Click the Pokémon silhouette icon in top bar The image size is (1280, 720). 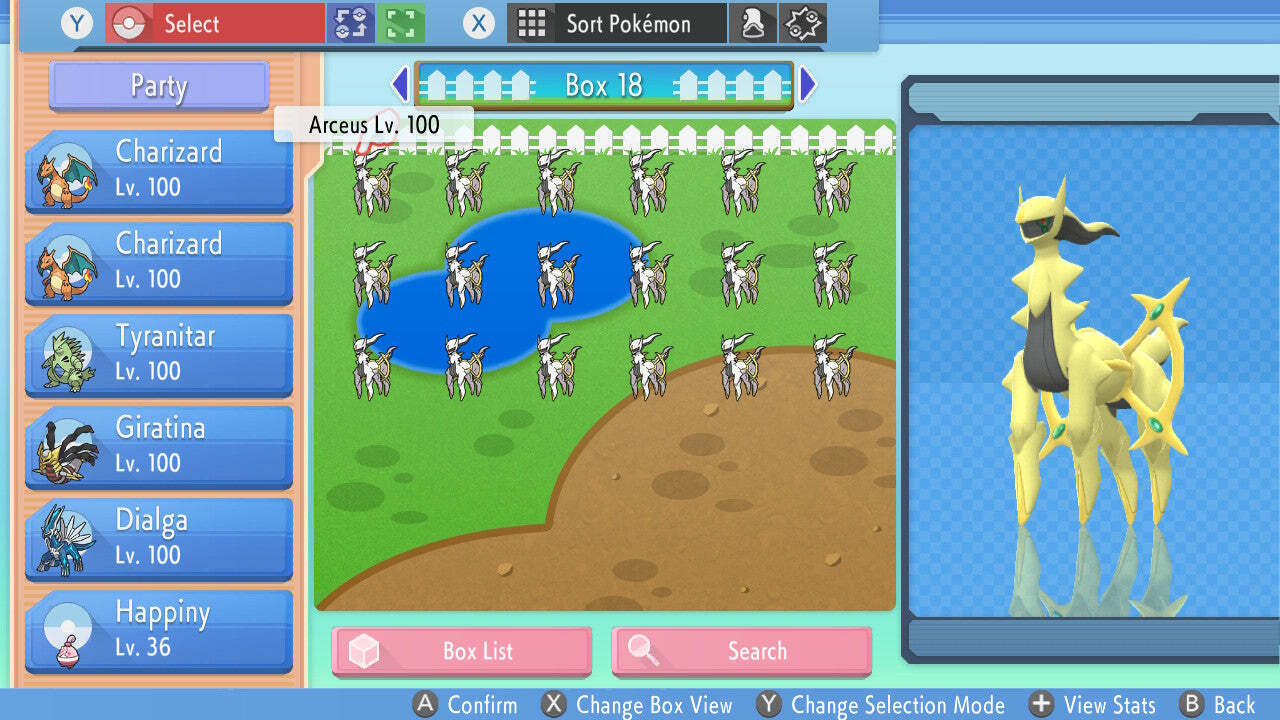(753, 22)
